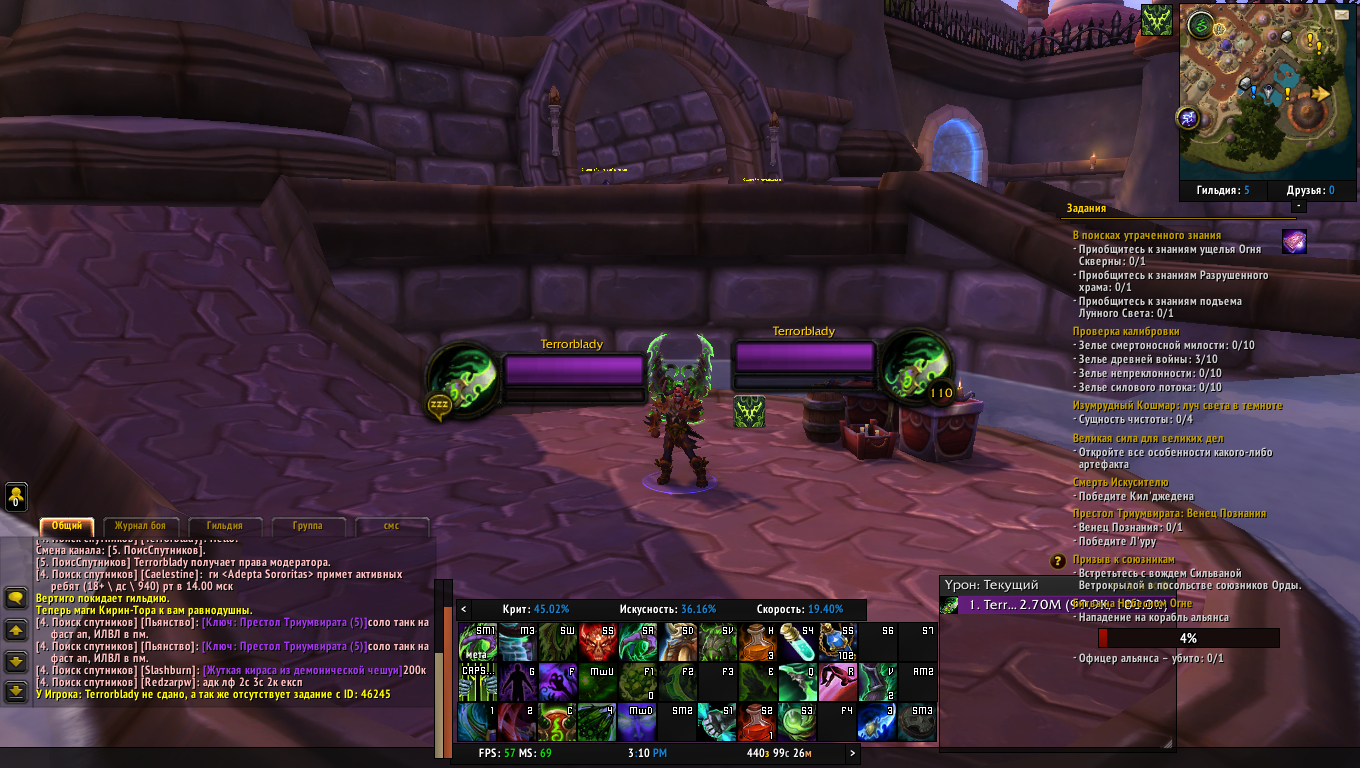Open the mail envelope on the minimap
This screenshot has height=768, width=1360.
[x=1341, y=14]
